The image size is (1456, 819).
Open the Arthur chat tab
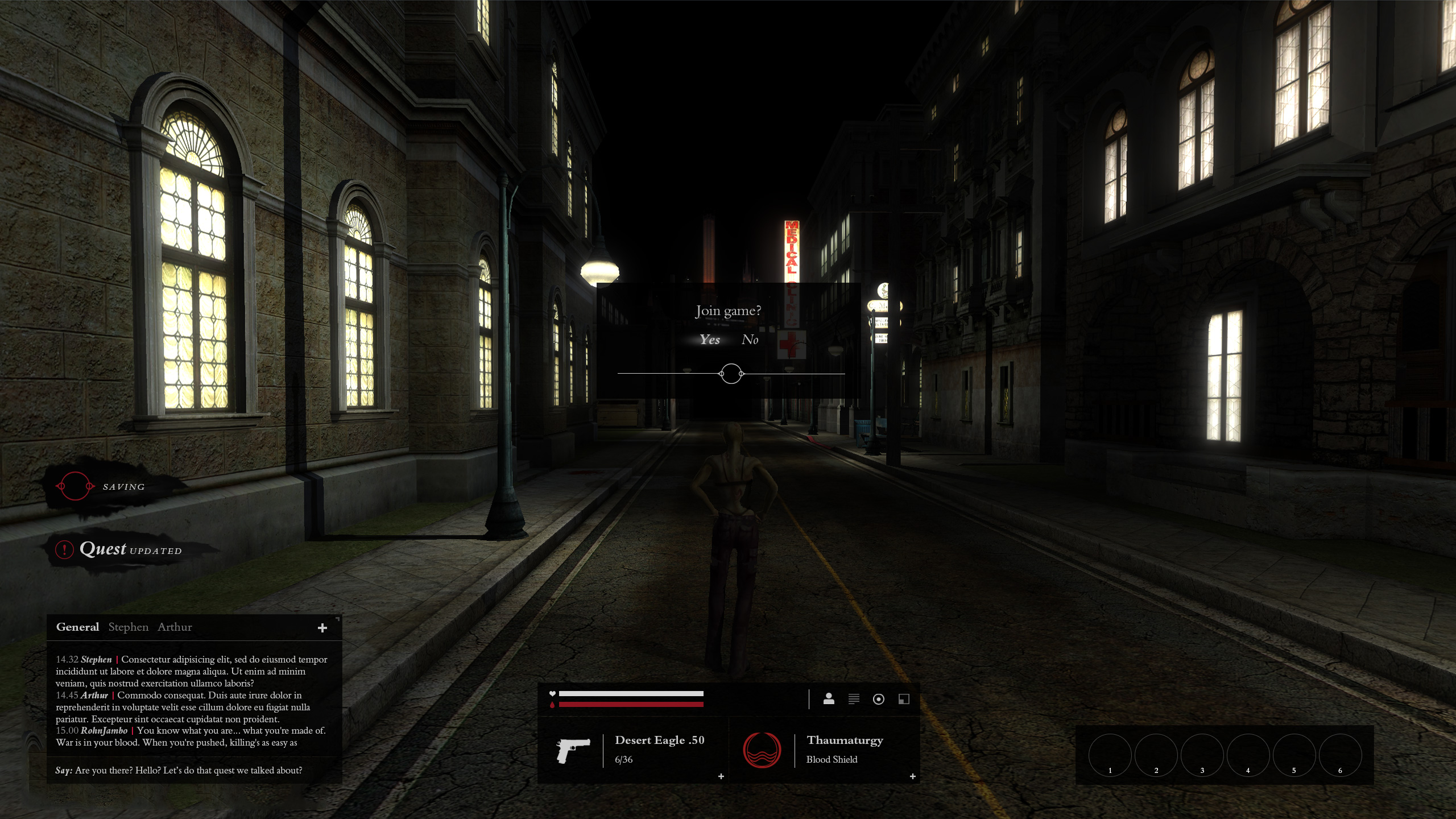coord(175,627)
